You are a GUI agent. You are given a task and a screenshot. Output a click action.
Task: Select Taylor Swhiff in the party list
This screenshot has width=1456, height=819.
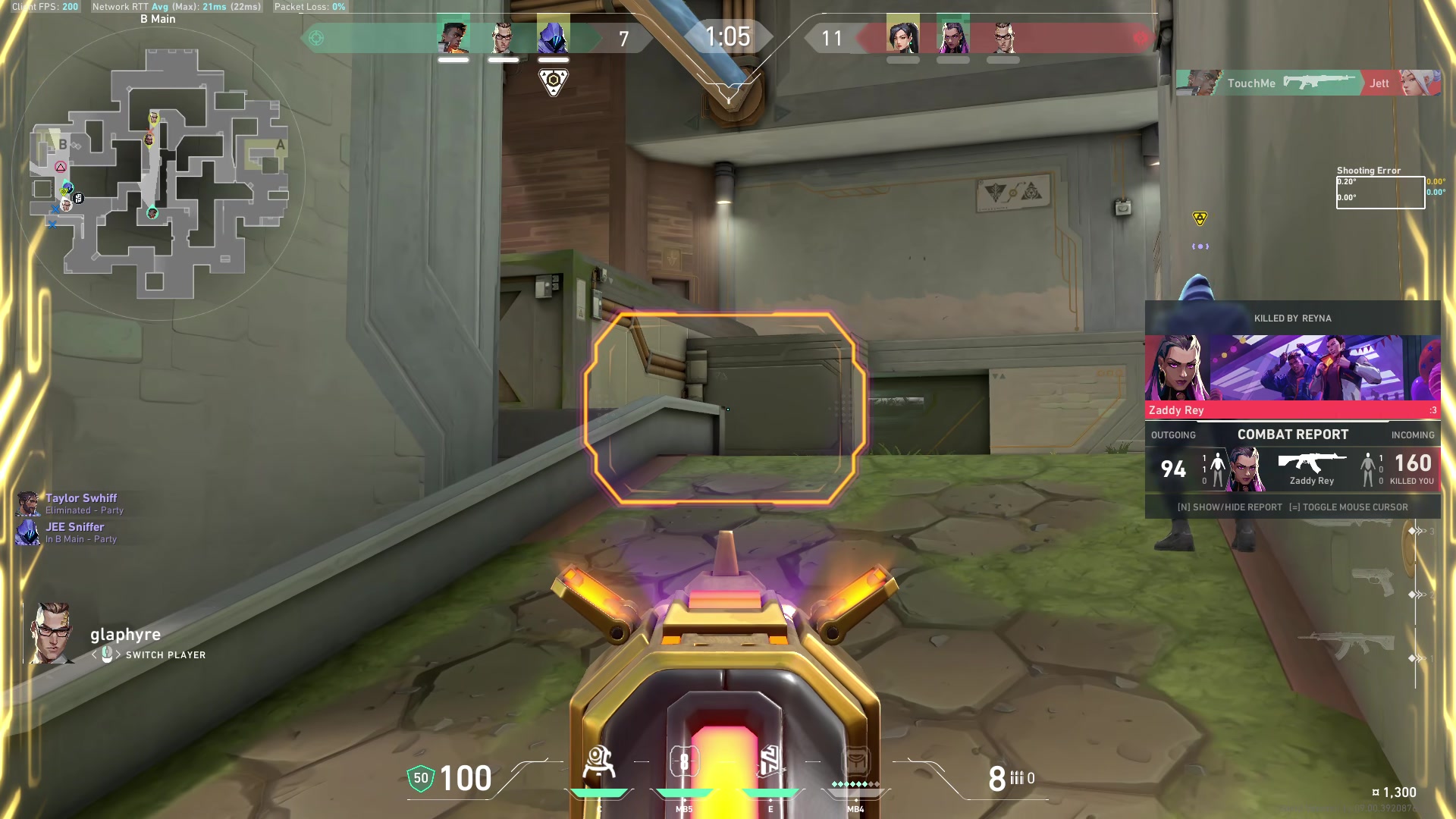tap(80, 498)
